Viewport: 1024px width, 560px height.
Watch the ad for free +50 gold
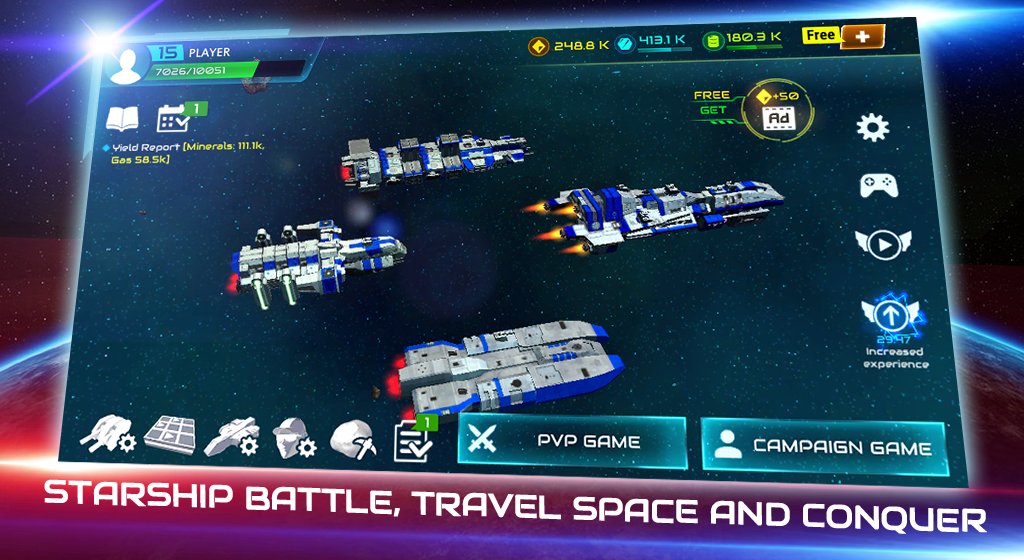click(x=778, y=108)
